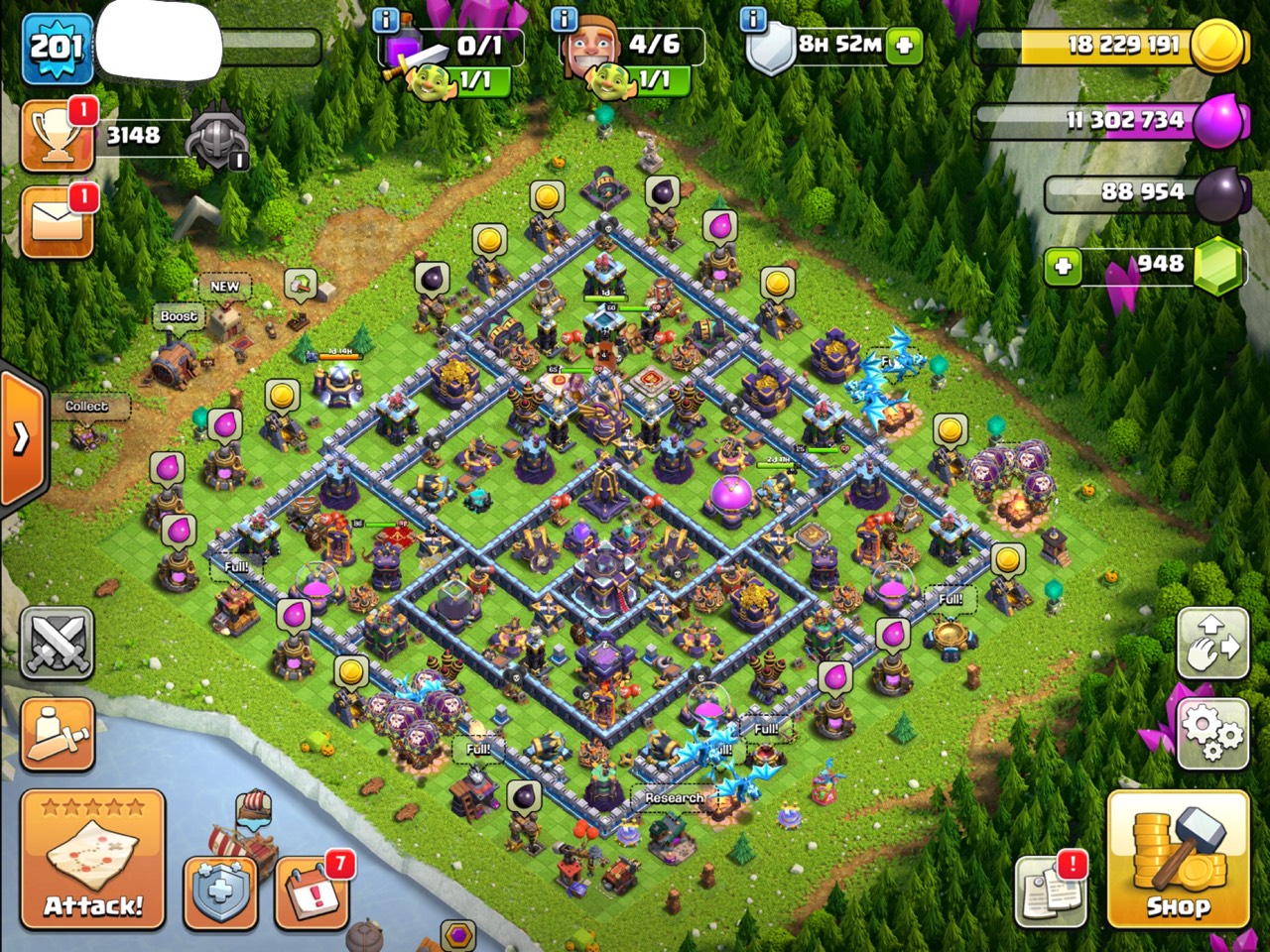The image size is (1270, 952).
Task: Open the army overview button
Action: click(57, 735)
